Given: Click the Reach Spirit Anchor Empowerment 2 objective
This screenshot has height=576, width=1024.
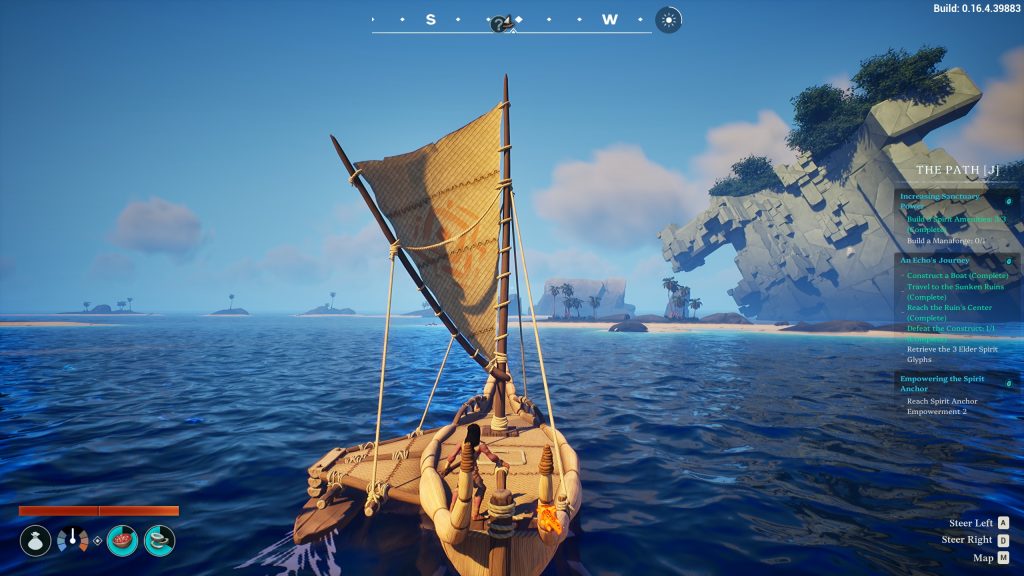Looking at the screenshot, I should pyautogui.click(x=942, y=406).
